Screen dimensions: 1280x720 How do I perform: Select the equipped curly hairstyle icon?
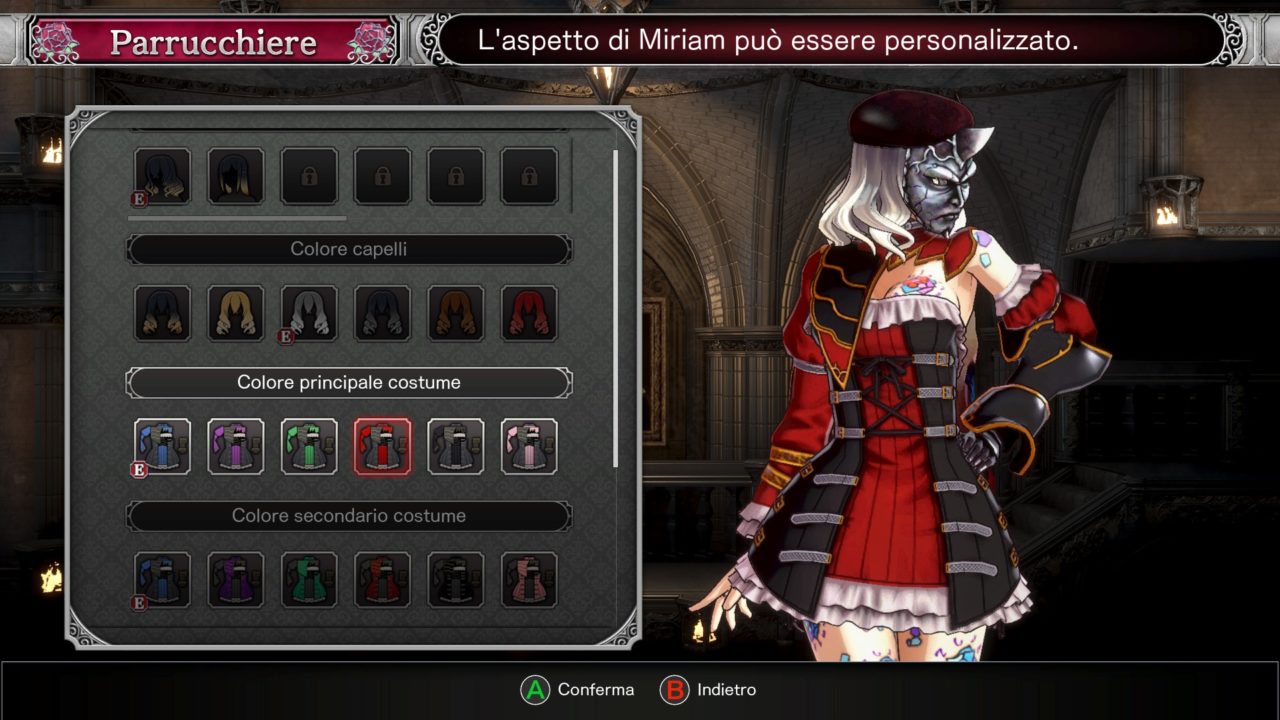click(x=163, y=176)
